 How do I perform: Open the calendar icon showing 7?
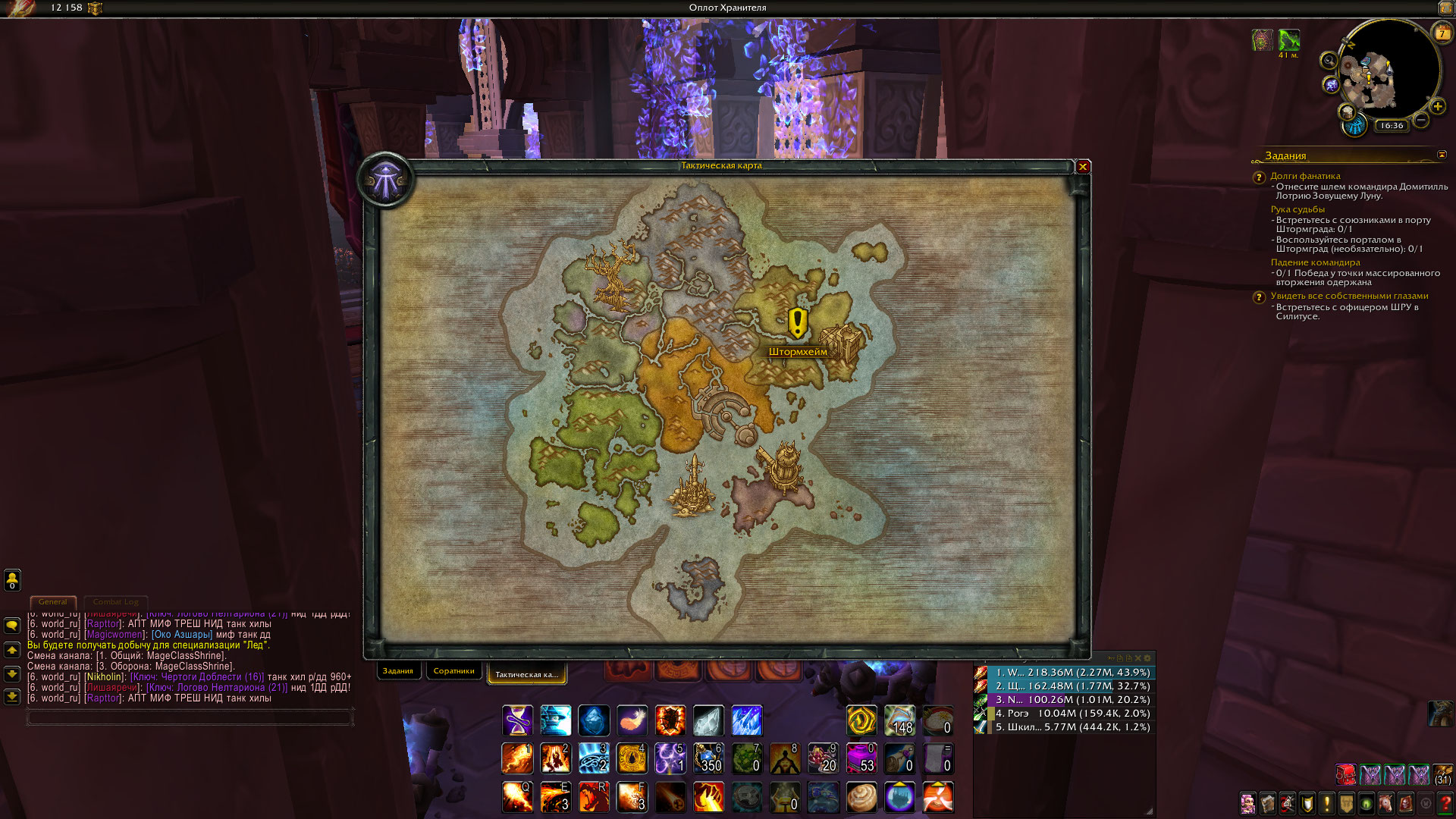coord(1442,33)
